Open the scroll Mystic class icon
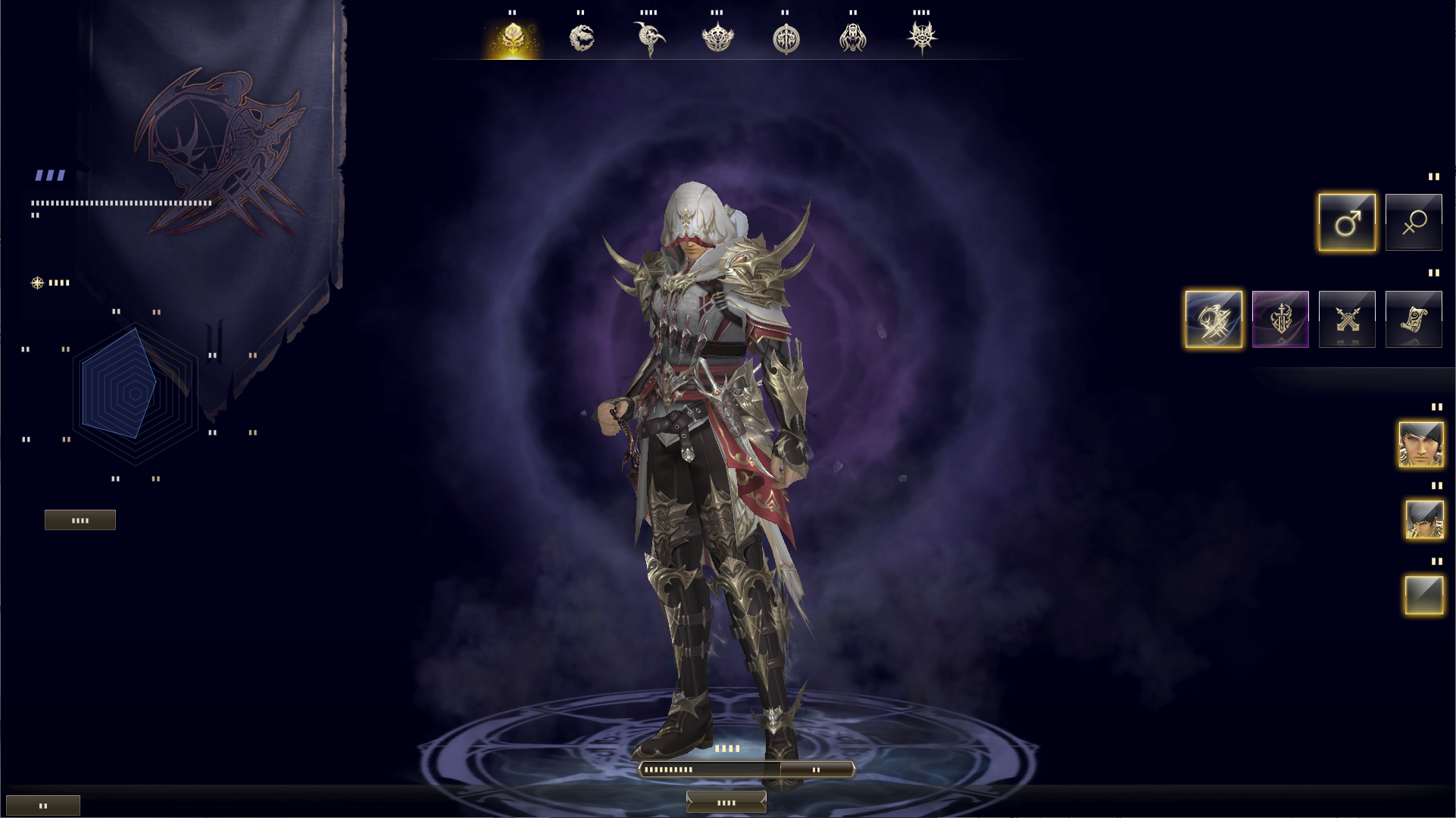 (x=1413, y=319)
